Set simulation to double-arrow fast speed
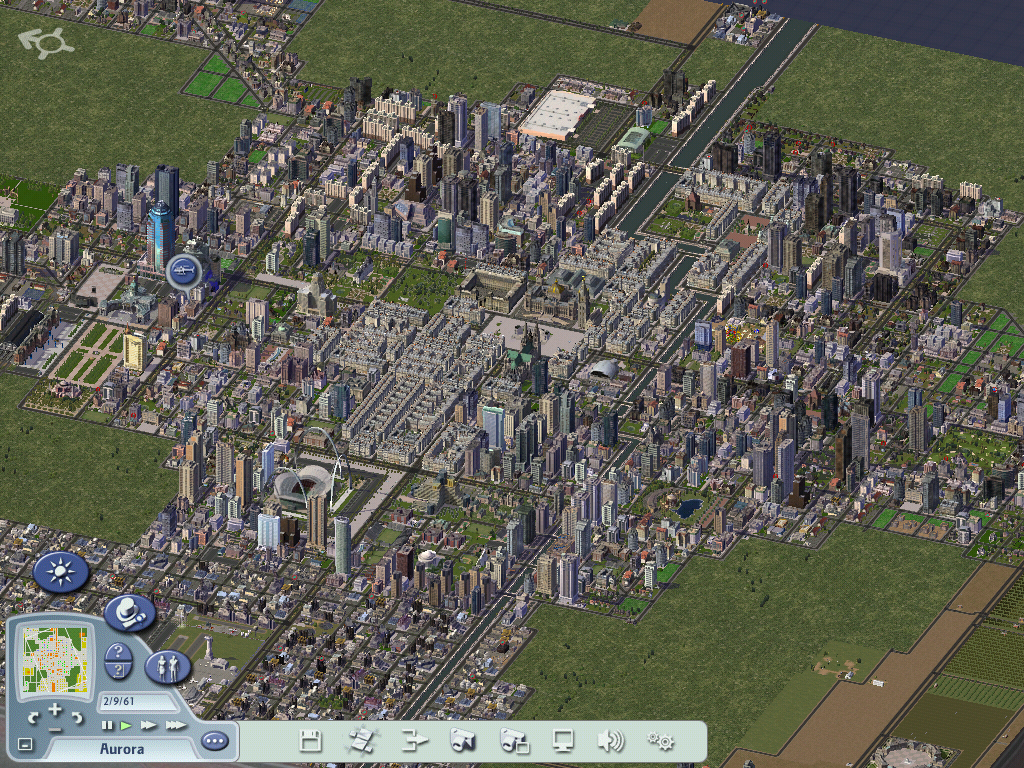 tap(148, 725)
